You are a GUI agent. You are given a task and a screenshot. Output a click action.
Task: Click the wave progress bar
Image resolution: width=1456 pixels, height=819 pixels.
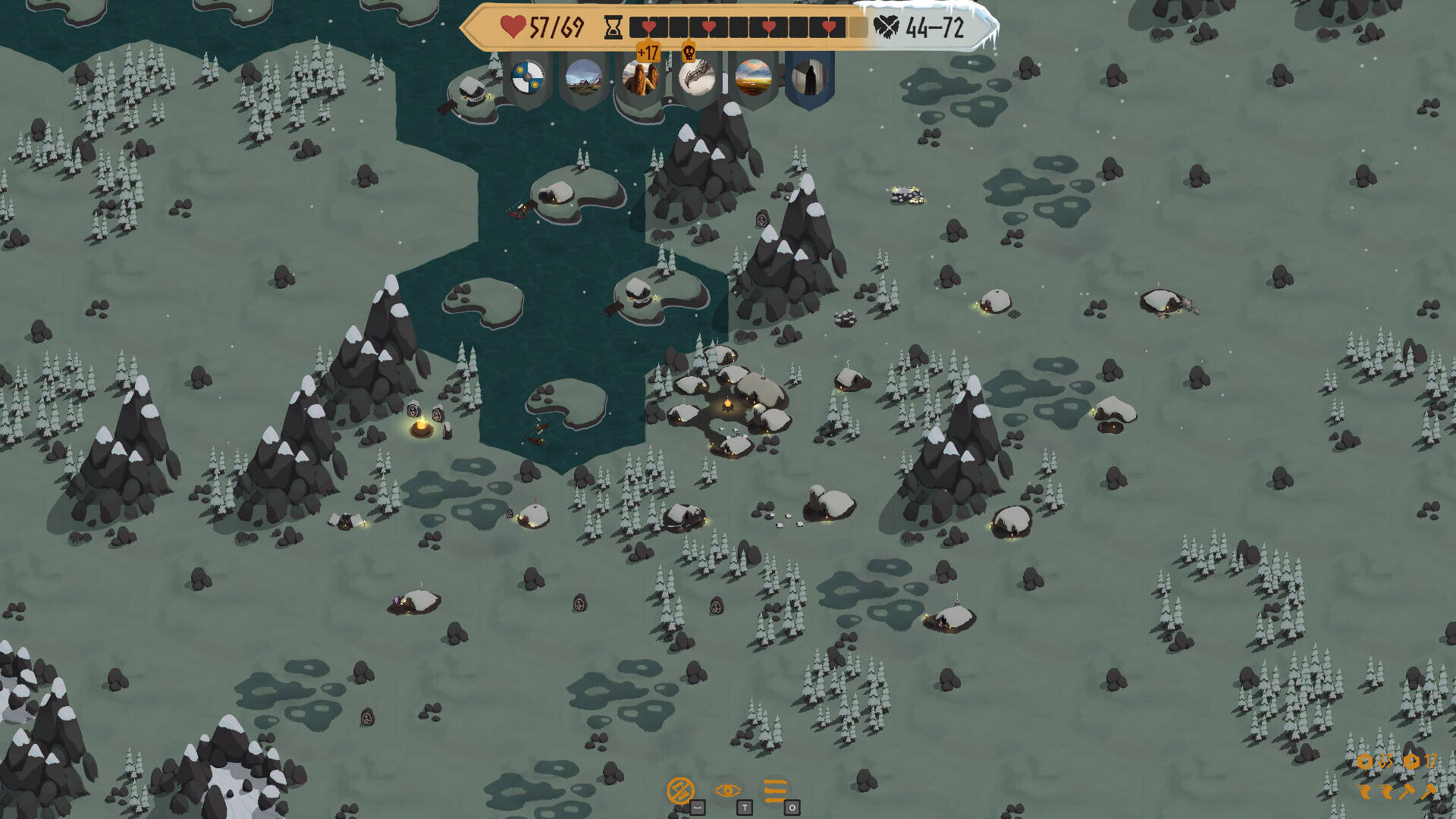pos(747,27)
